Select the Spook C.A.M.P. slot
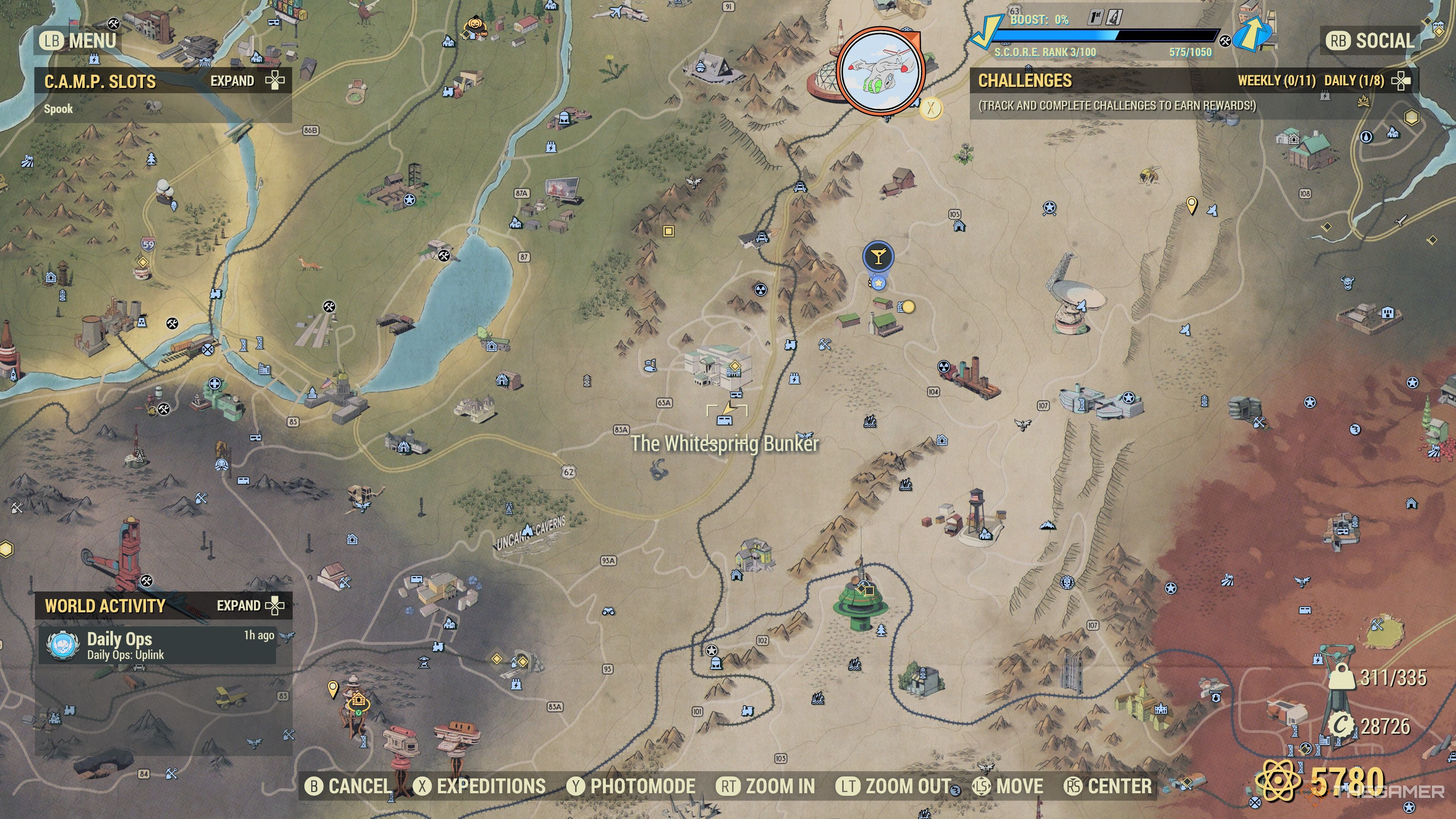The height and width of the screenshot is (819, 1456). click(59, 109)
